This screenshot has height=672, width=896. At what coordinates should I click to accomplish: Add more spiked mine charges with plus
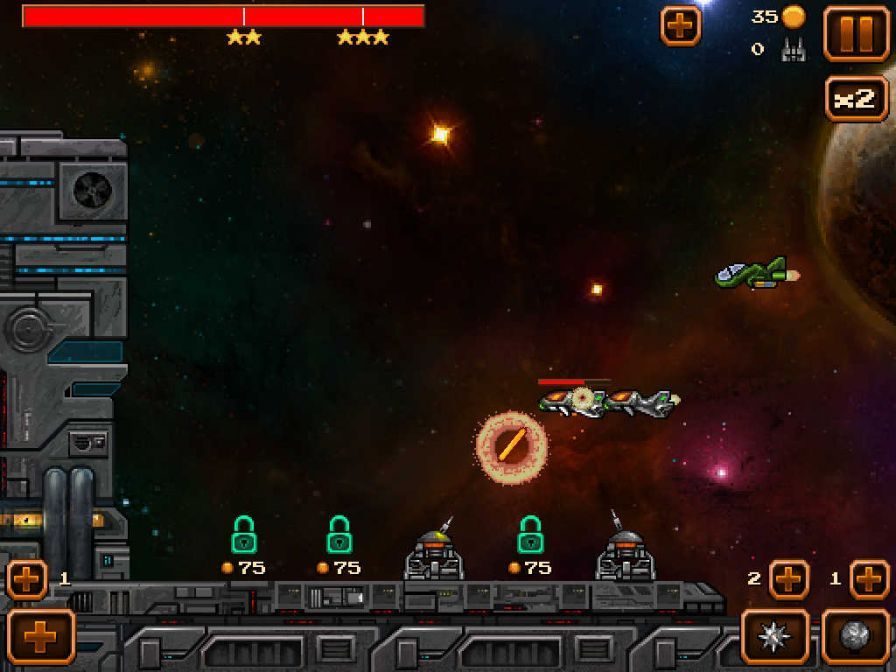(x=788, y=579)
